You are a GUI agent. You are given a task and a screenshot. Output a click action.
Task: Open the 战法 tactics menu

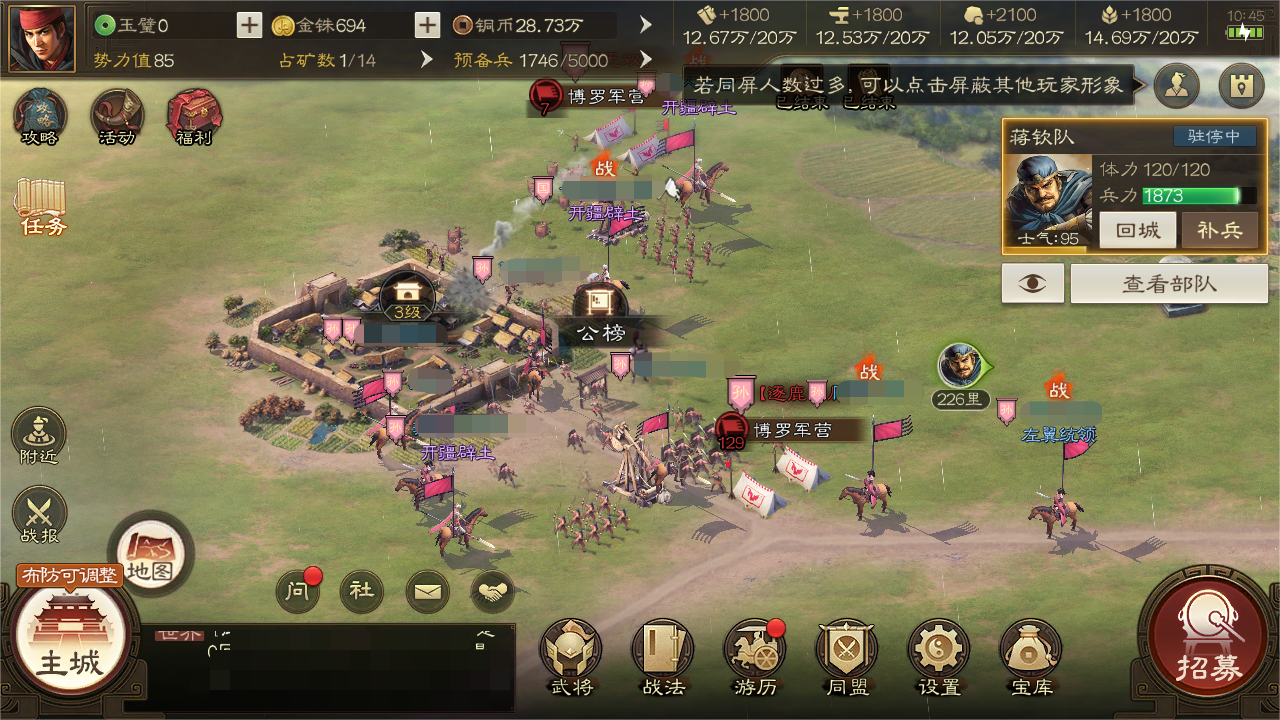(663, 656)
